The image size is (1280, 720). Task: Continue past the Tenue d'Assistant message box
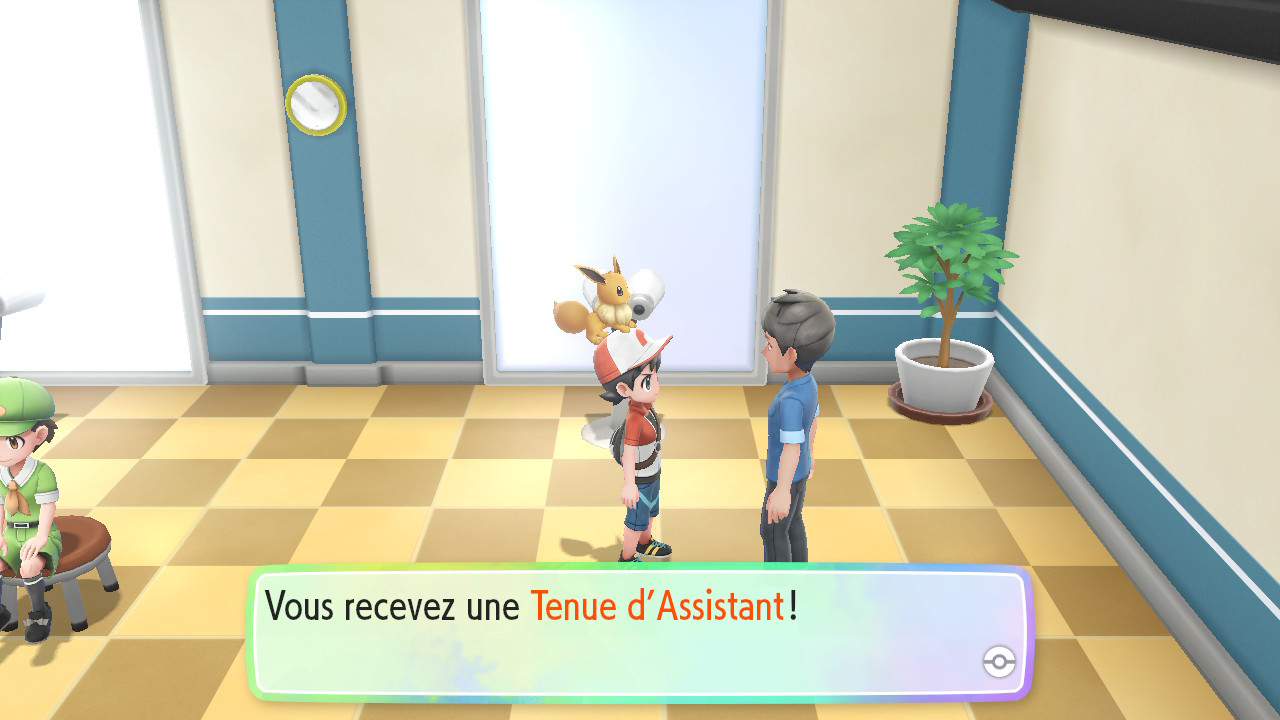640,632
